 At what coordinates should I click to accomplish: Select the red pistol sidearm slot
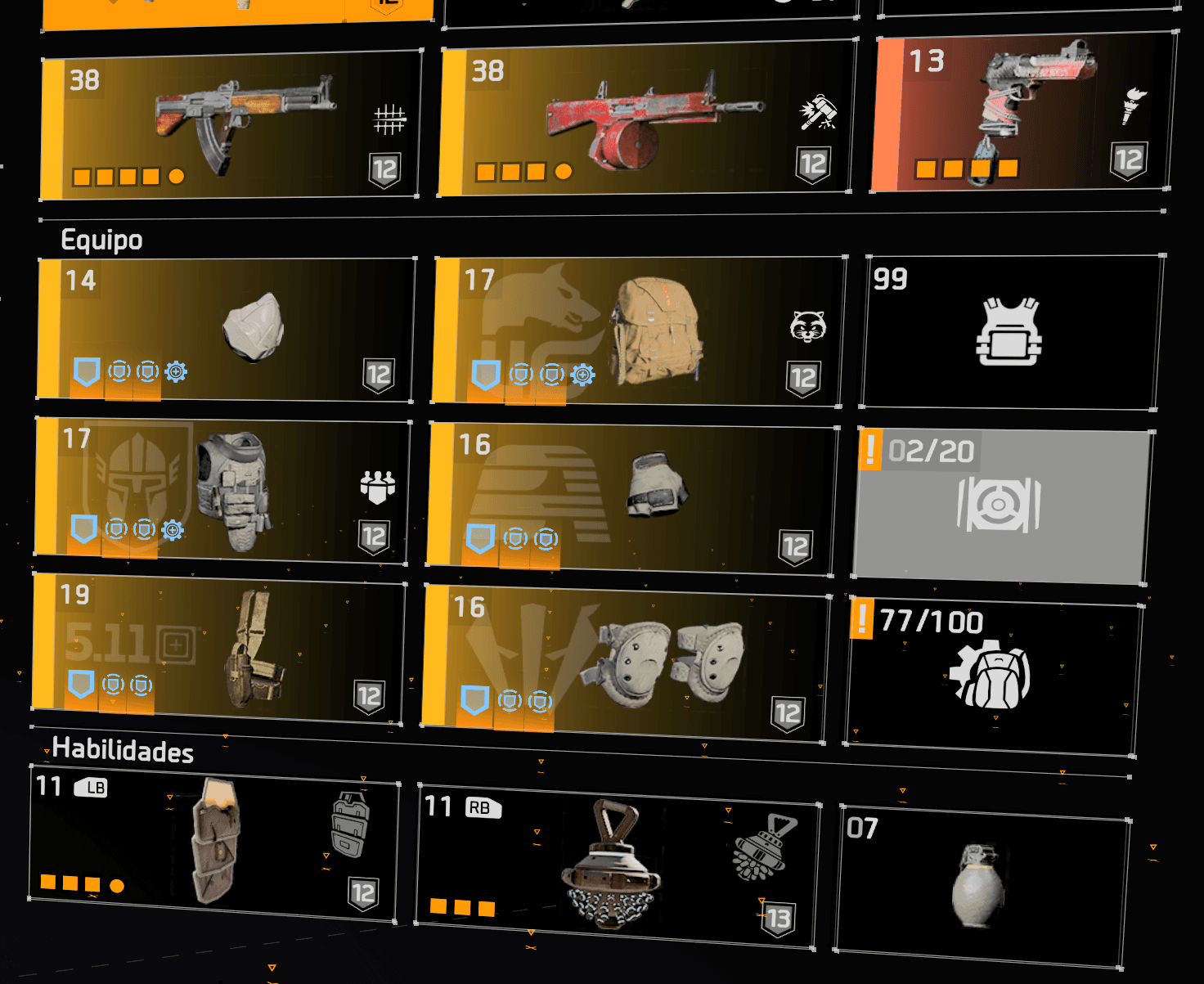tap(1022, 113)
